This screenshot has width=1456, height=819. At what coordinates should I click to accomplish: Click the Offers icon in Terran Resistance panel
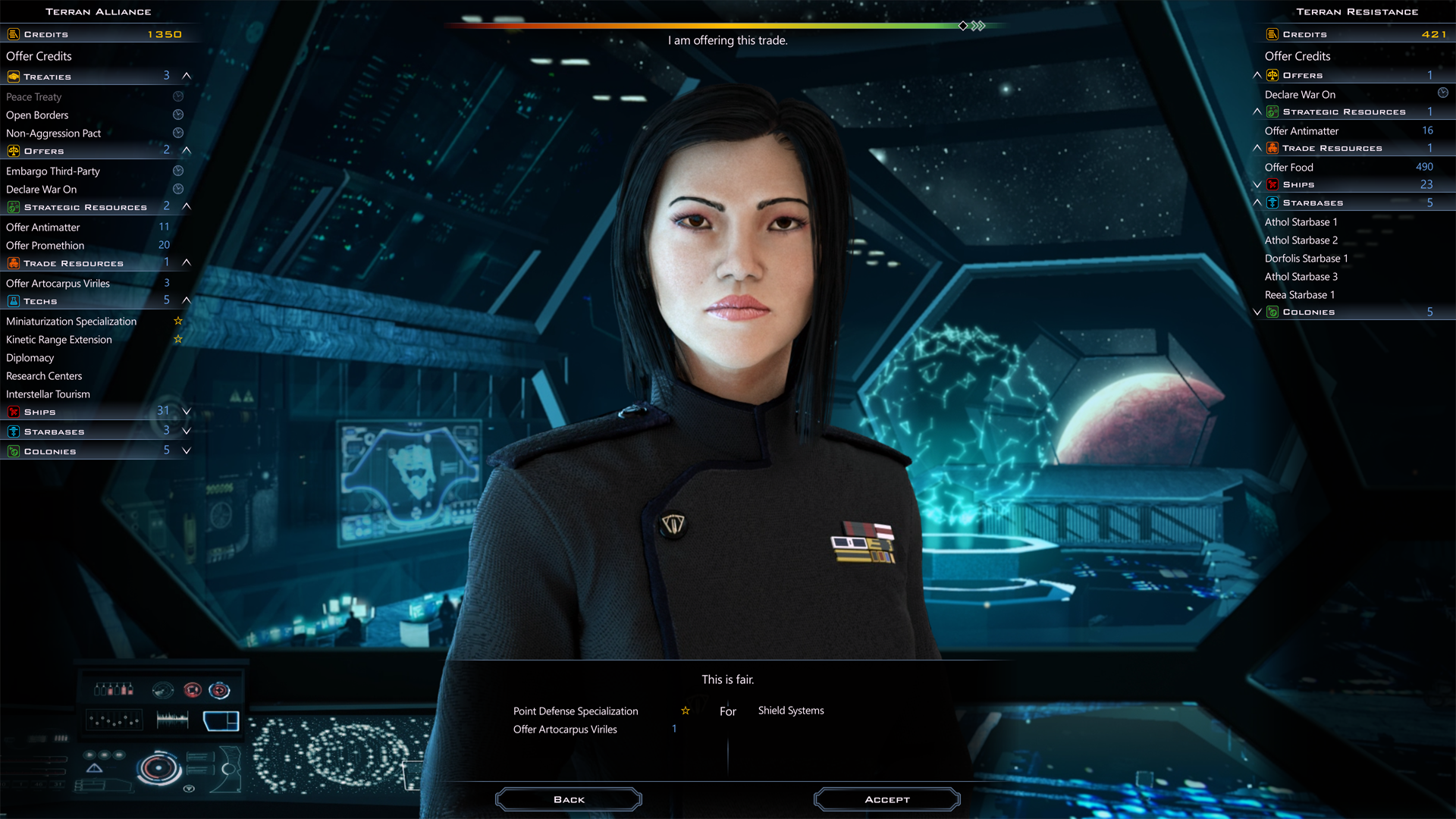click(1272, 75)
